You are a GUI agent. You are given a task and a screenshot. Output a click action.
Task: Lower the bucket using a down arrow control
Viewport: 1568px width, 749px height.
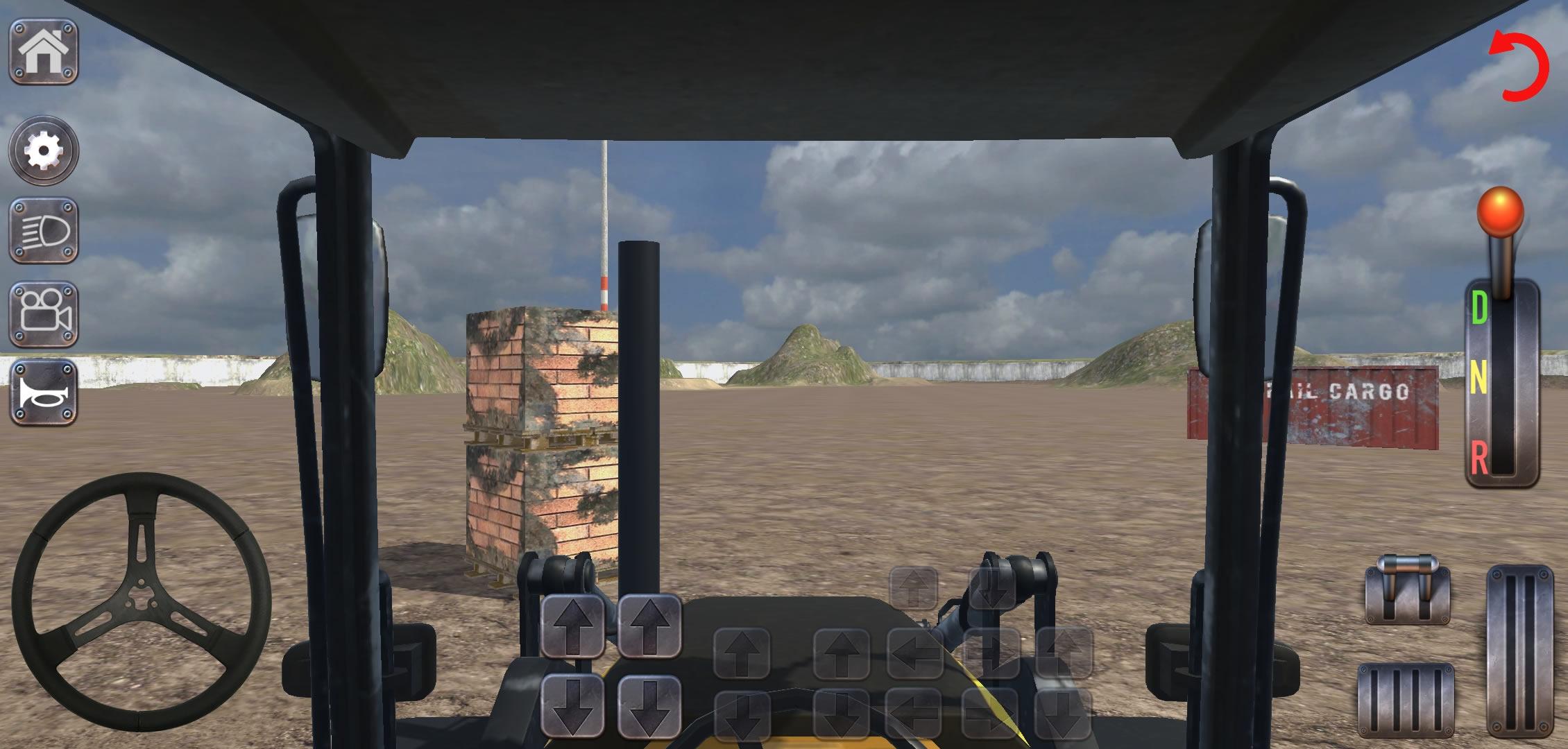point(575,707)
